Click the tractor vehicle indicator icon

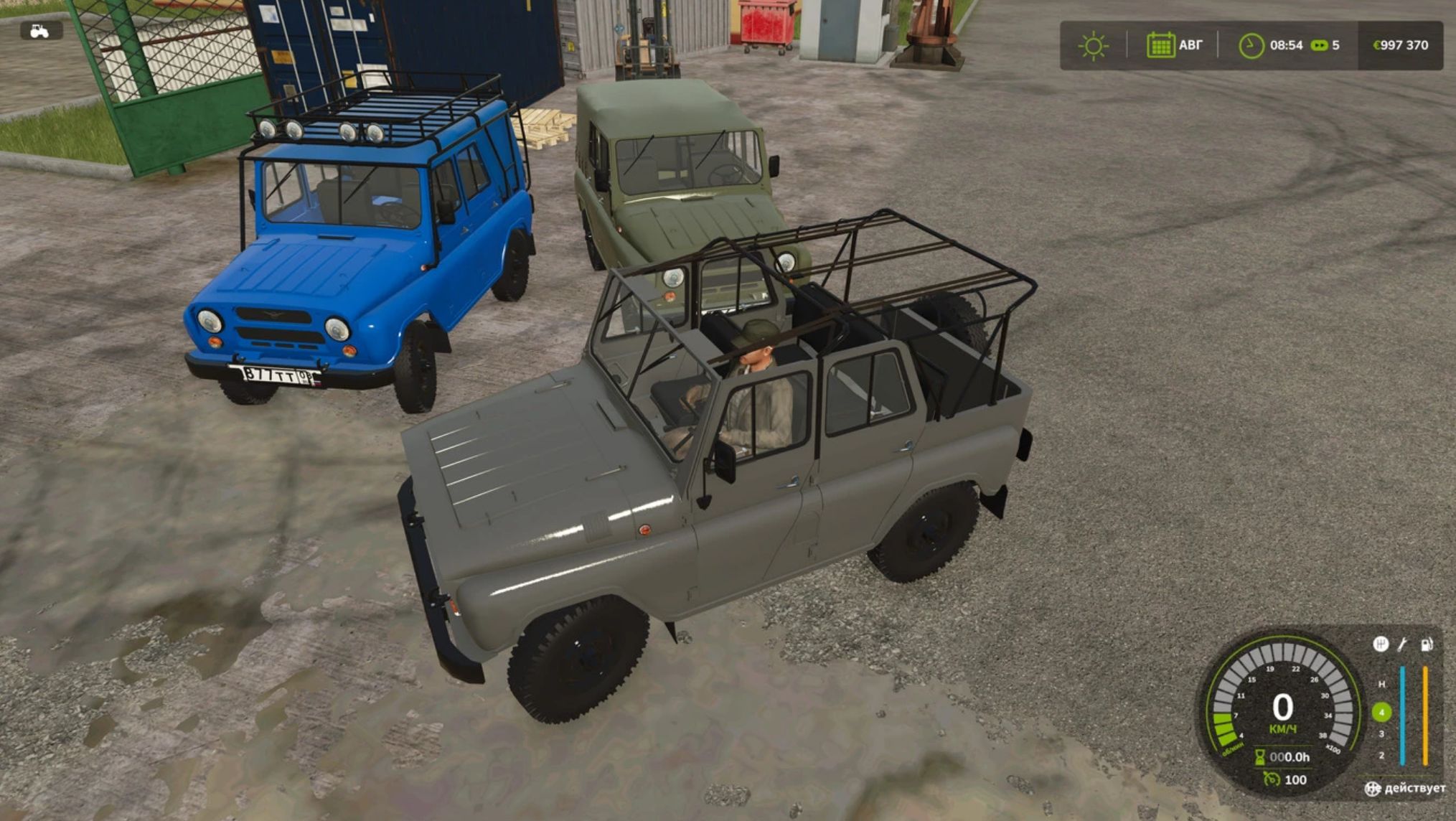[39, 32]
